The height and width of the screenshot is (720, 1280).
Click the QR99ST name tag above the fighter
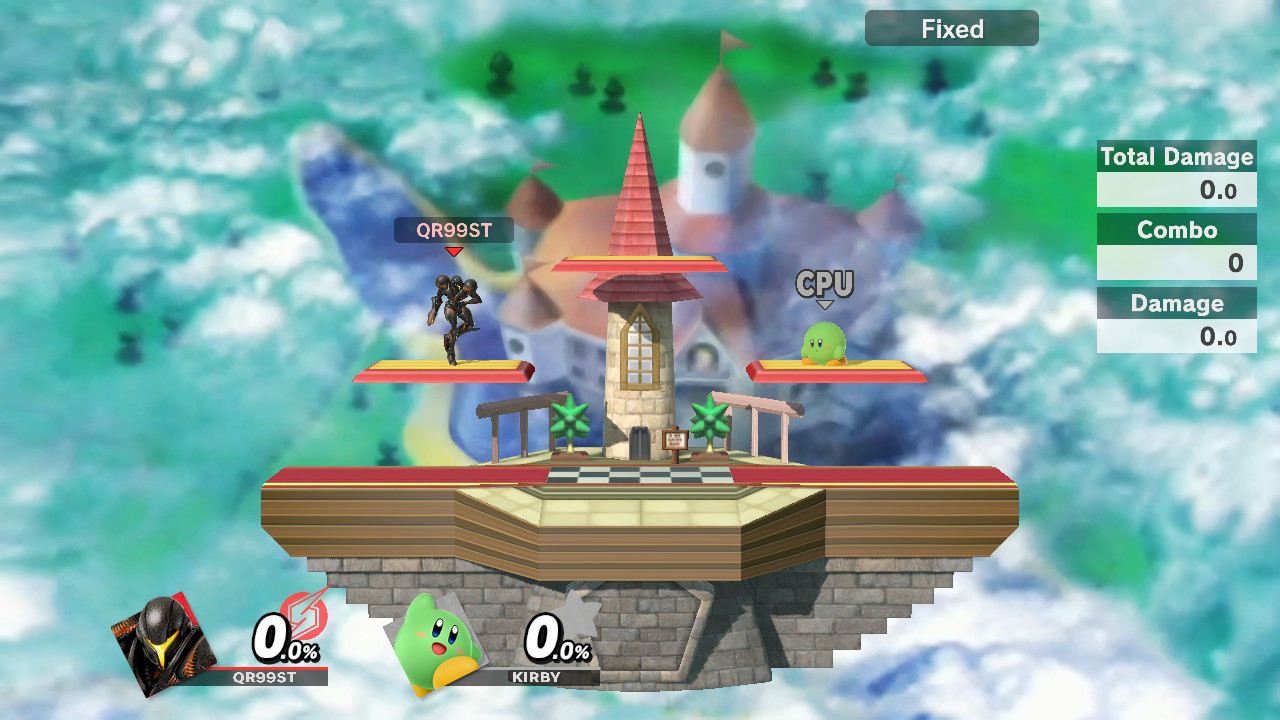pyautogui.click(x=454, y=231)
